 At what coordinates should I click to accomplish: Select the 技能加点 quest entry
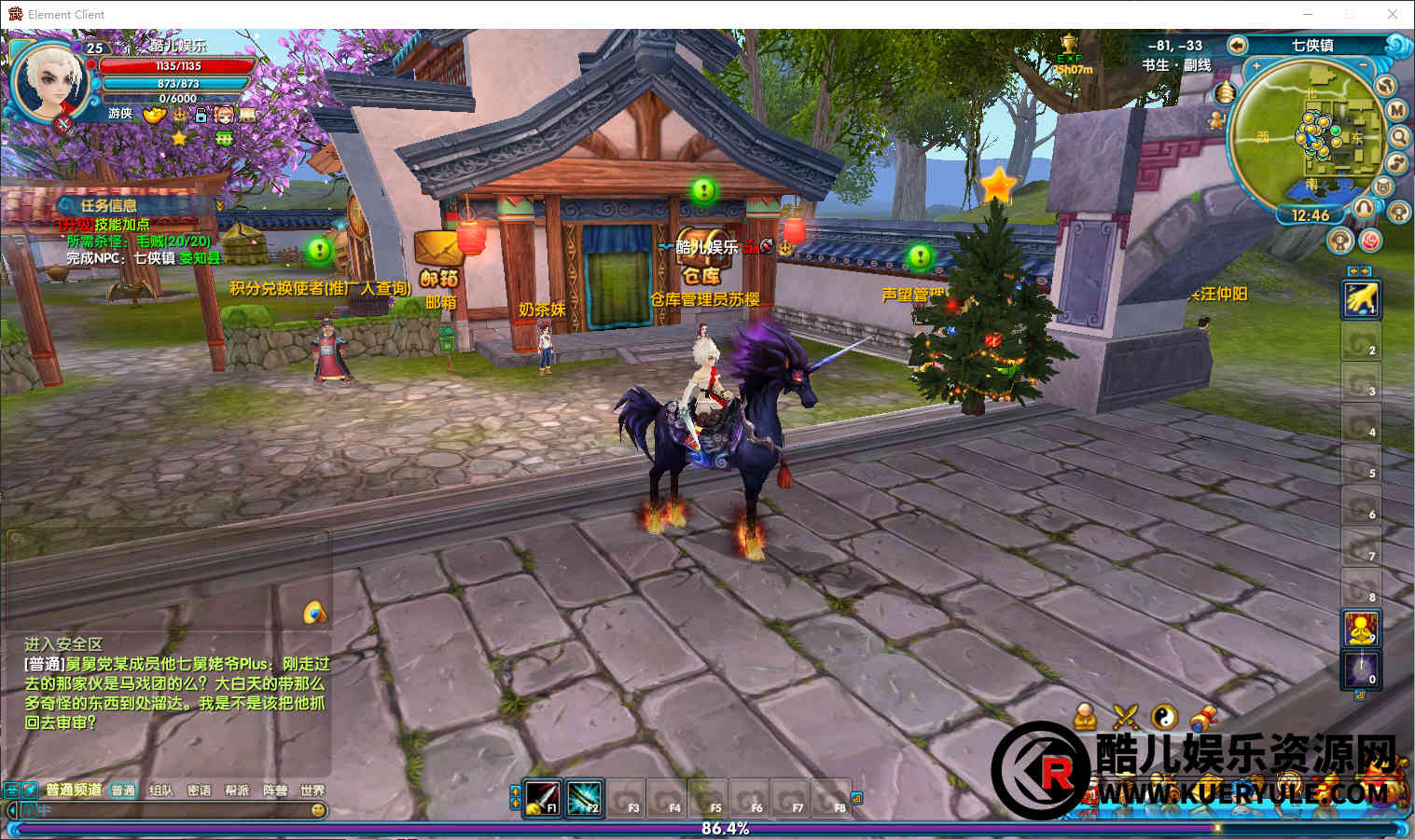coord(121,225)
